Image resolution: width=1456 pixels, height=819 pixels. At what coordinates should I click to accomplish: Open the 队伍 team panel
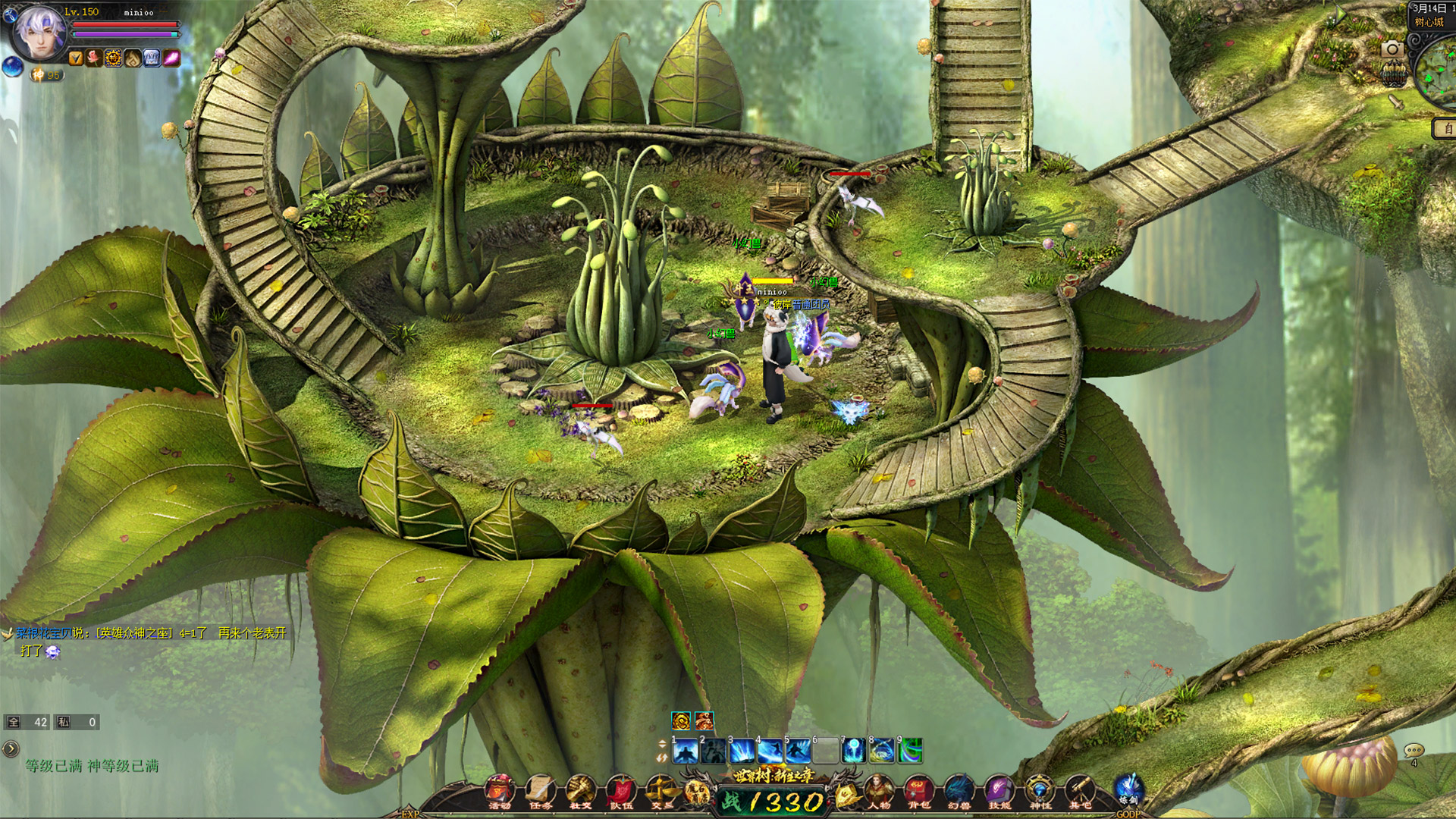pos(622,792)
